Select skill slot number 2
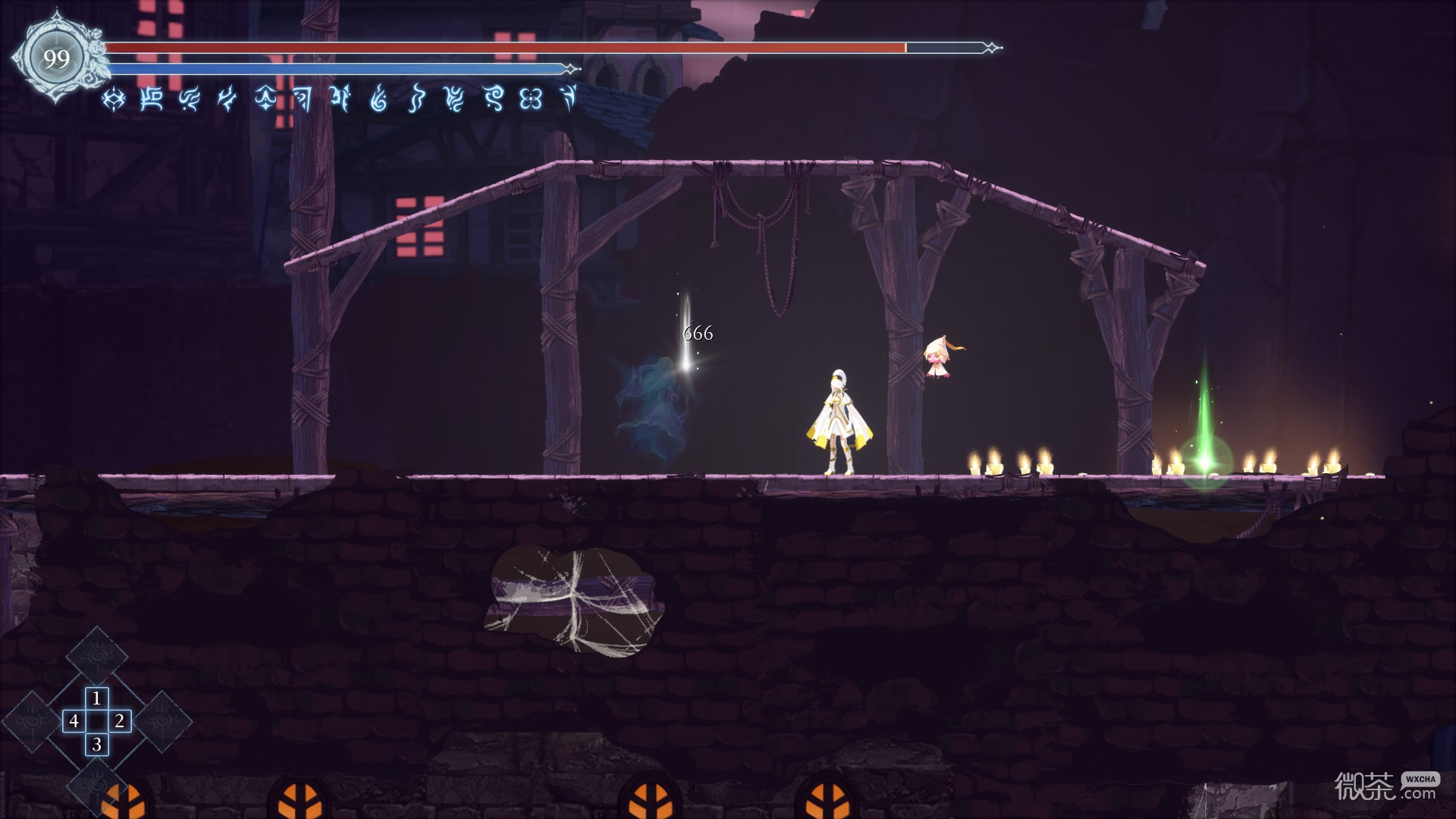This screenshot has width=1456, height=819. [x=120, y=720]
